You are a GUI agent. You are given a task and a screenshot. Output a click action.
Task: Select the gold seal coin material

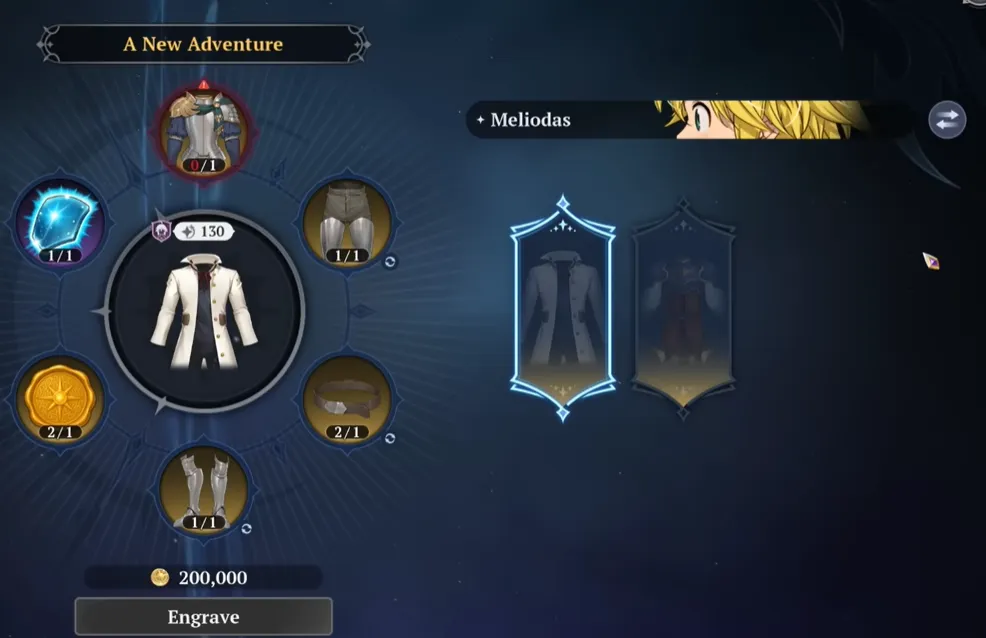pyautogui.click(x=60, y=399)
